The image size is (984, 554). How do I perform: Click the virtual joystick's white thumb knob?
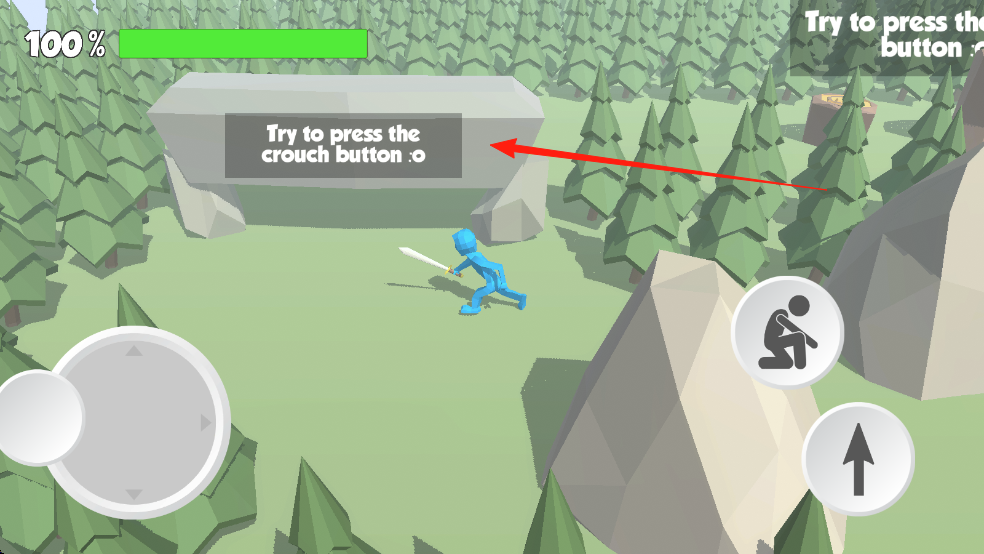[38, 418]
